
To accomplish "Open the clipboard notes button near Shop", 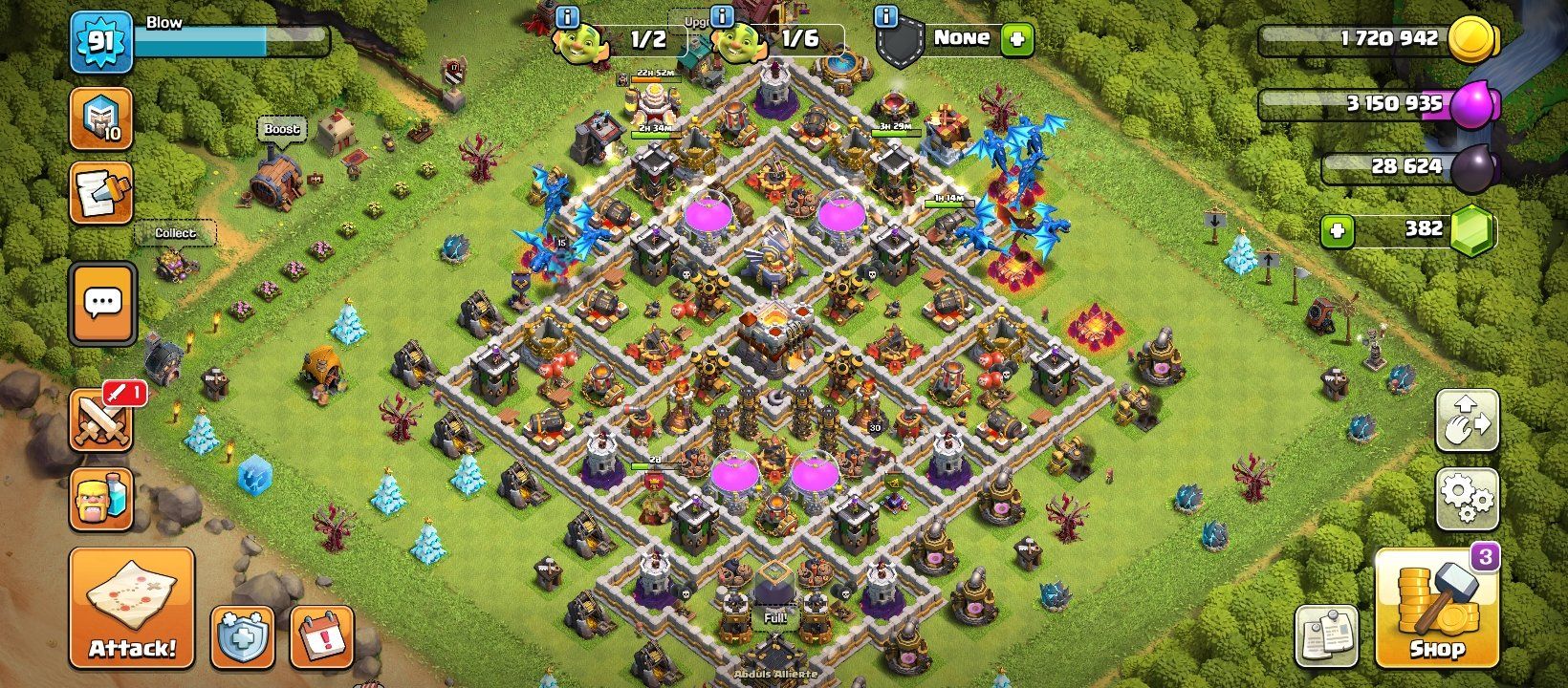I will [x=1326, y=635].
